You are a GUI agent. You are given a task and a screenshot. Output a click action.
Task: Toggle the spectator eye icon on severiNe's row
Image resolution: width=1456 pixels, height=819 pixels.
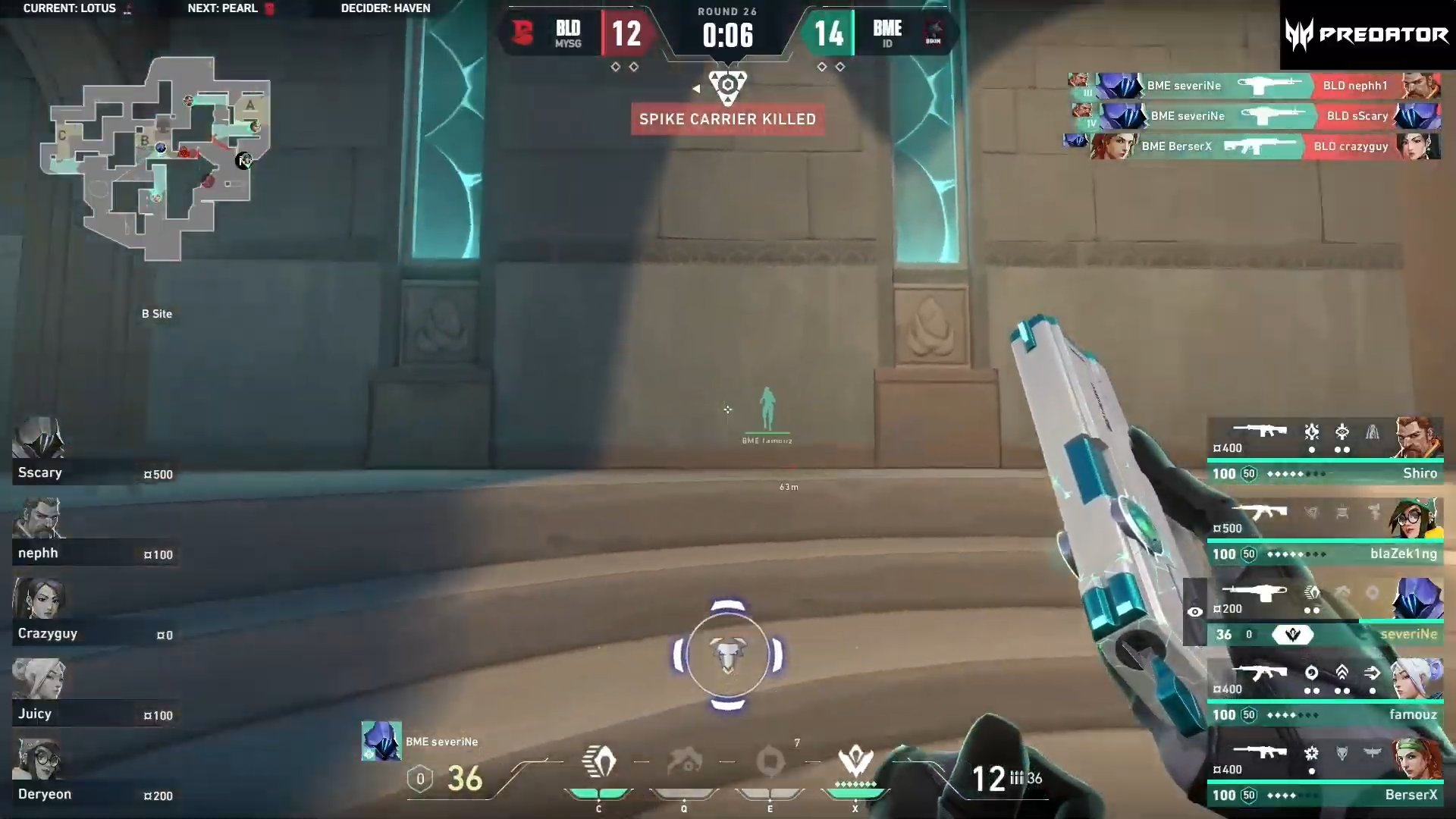pyautogui.click(x=1197, y=610)
